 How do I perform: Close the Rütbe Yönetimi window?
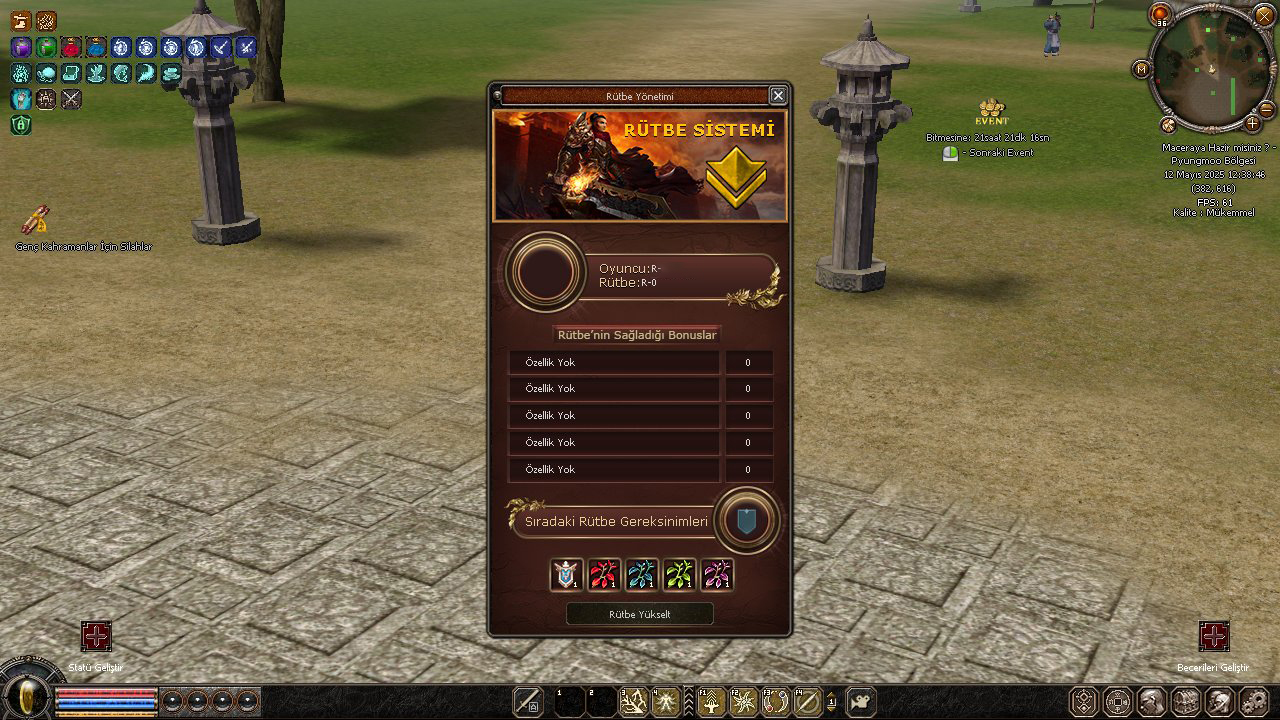tap(778, 95)
